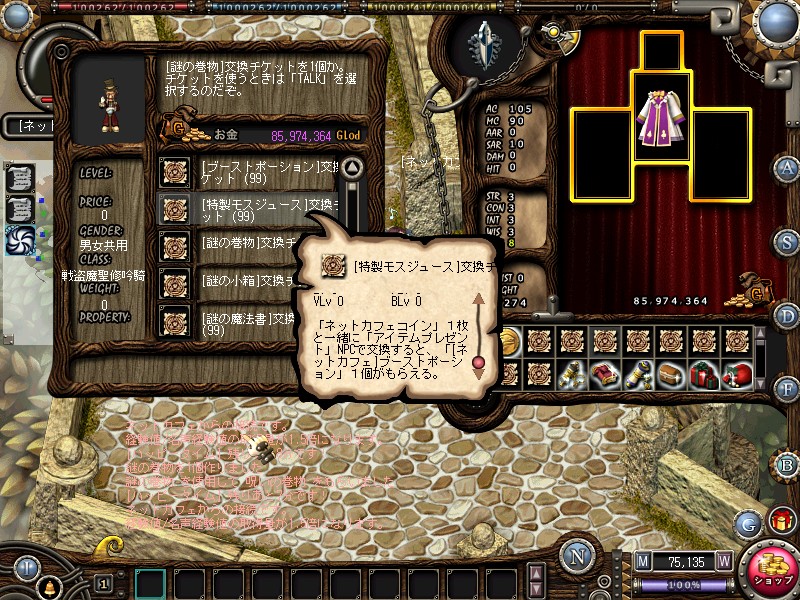Screen dimensions: 800x600
Task: Click the round S shortcut button
Action: [788, 242]
